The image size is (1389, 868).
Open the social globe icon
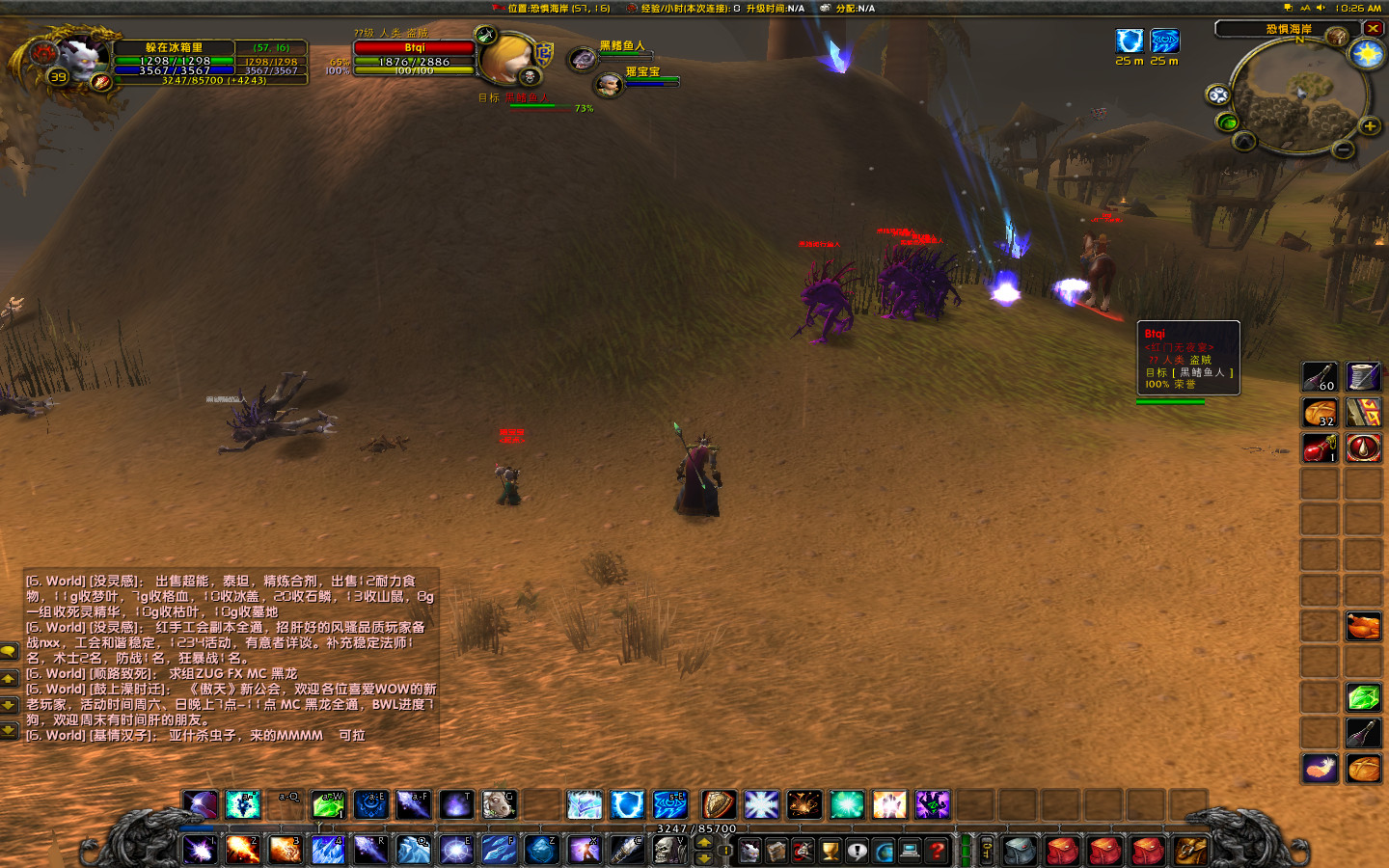point(882,851)
